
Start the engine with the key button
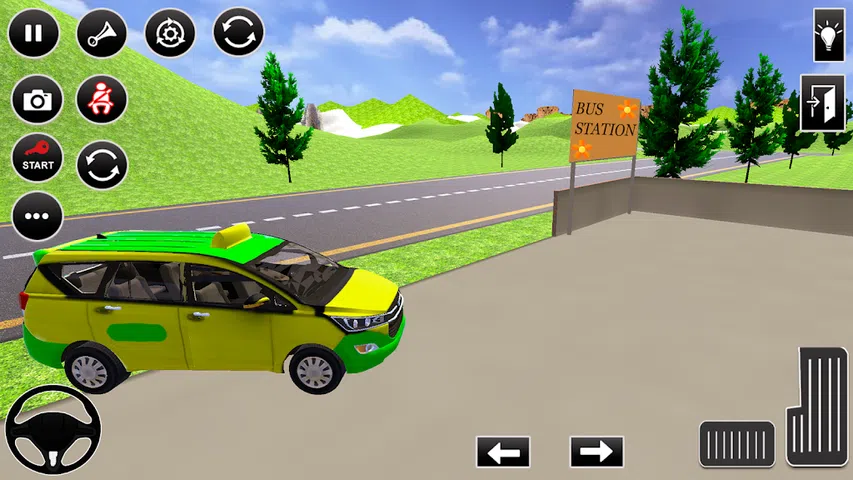click(x=37, y=158)
